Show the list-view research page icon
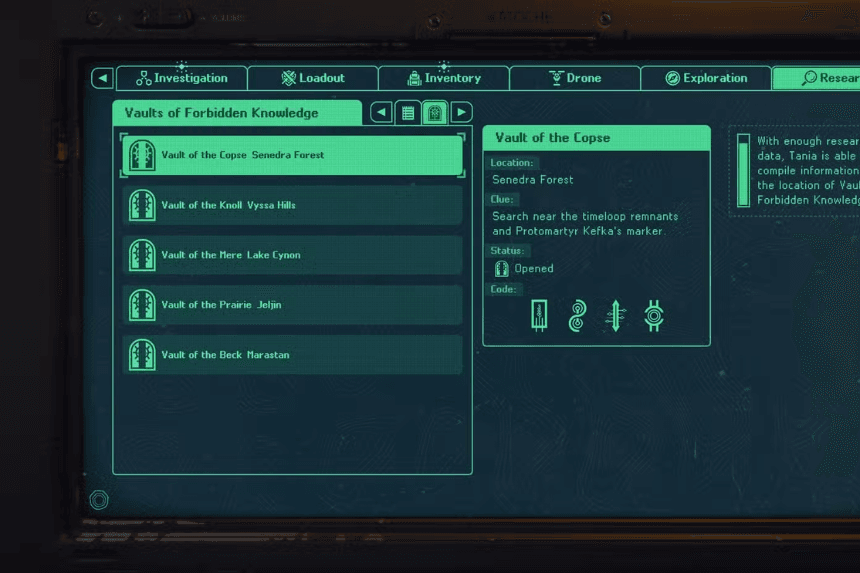 (408, 113)
